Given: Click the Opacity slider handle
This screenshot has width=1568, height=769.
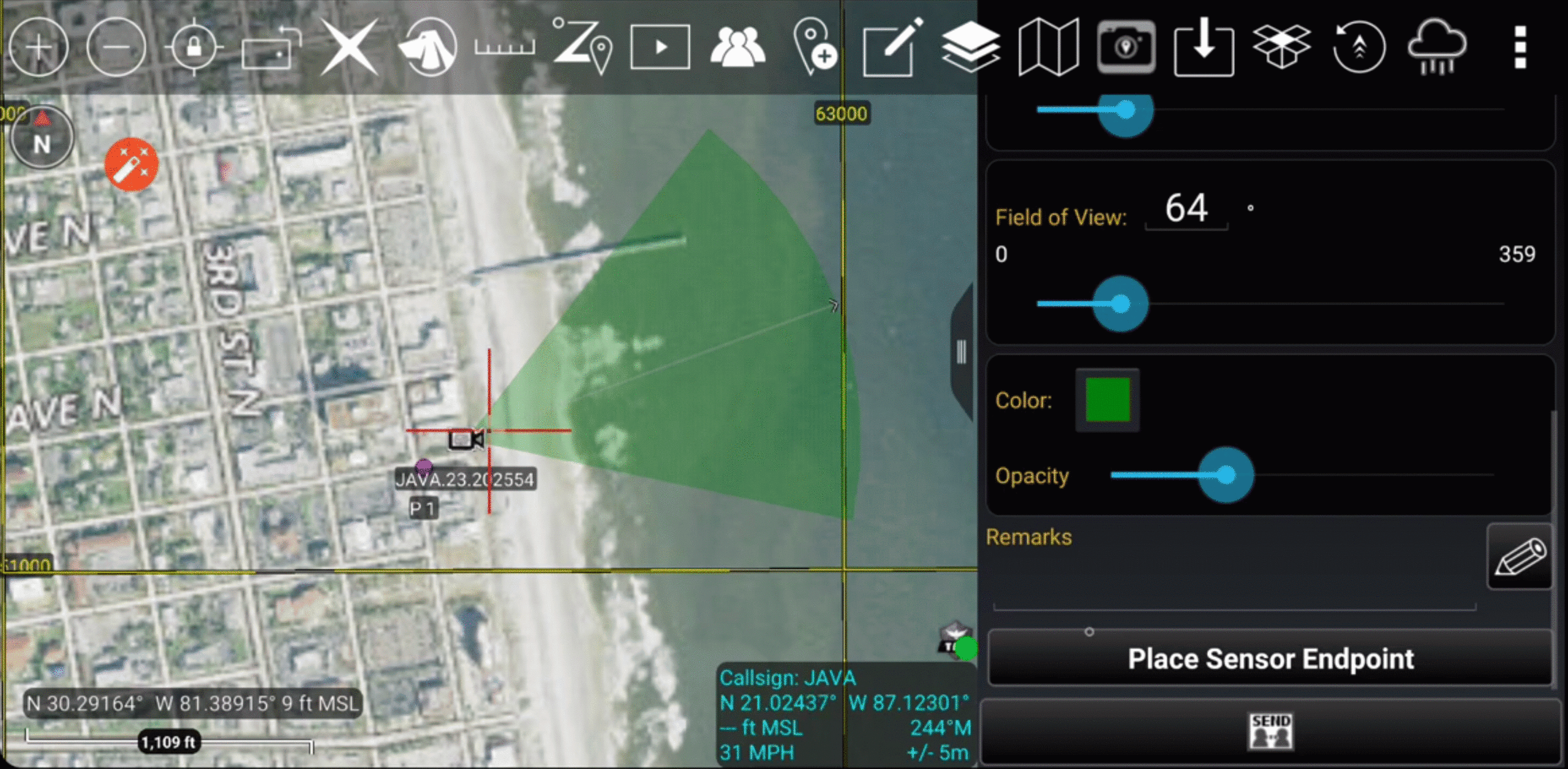Looking at the screenshot, I should click(1226, 475).
